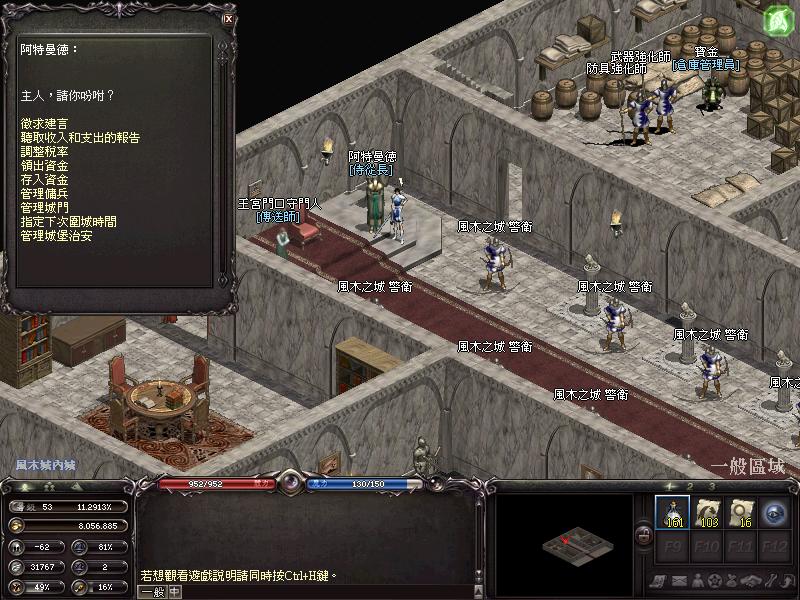This screenshot has height=600, width=800.
Task: Switch to hotbar page 3
Action: (712, 486)
